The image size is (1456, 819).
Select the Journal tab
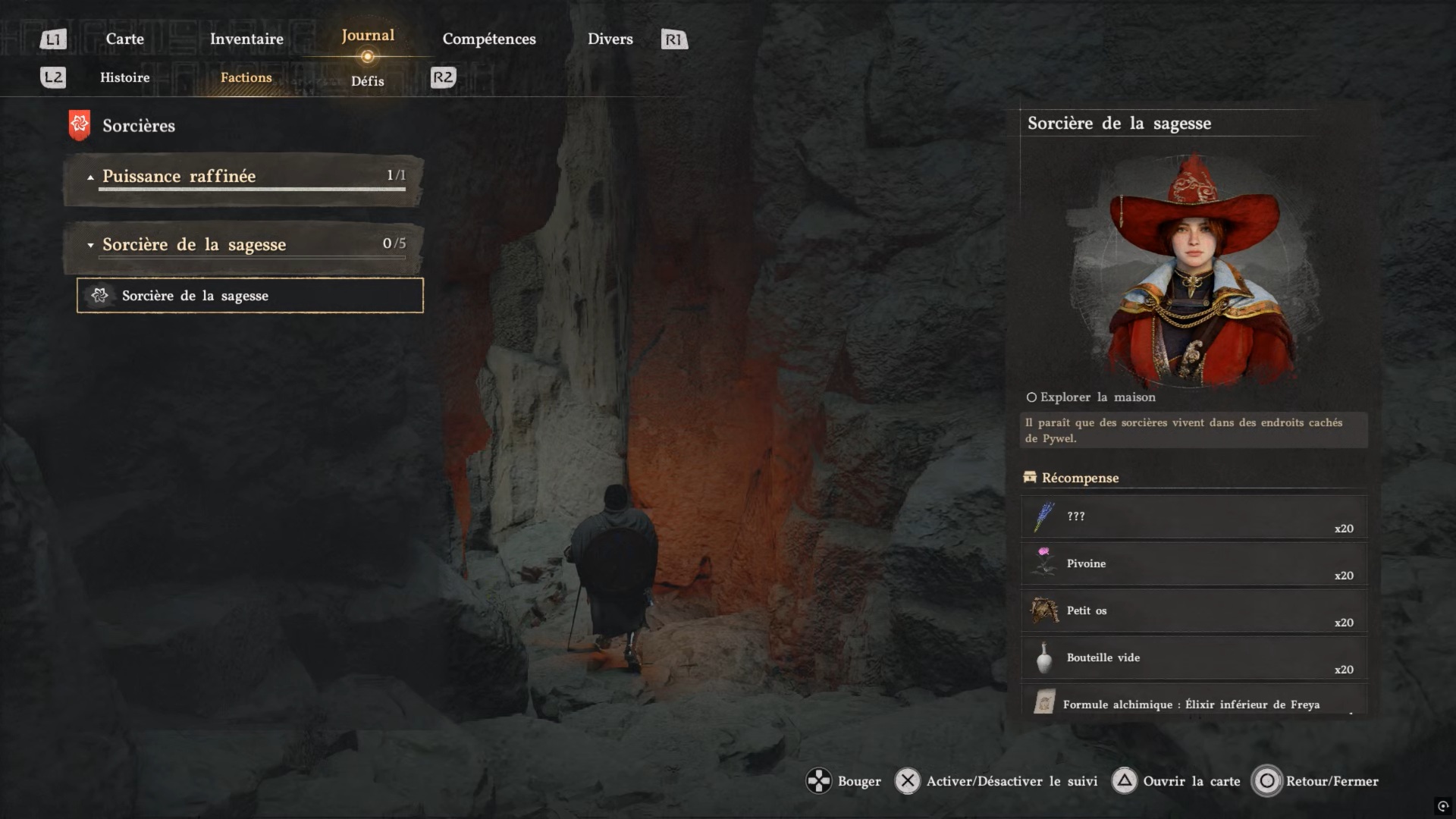(x=368, y=36)
